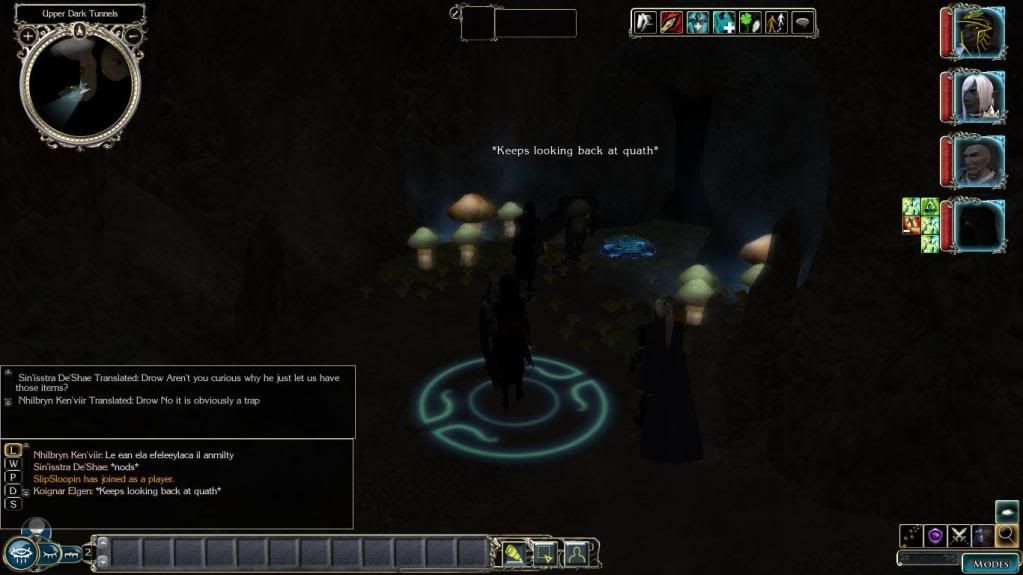
Task: Use the green four-leaf clover icon
Action: (x=750, y=22)
